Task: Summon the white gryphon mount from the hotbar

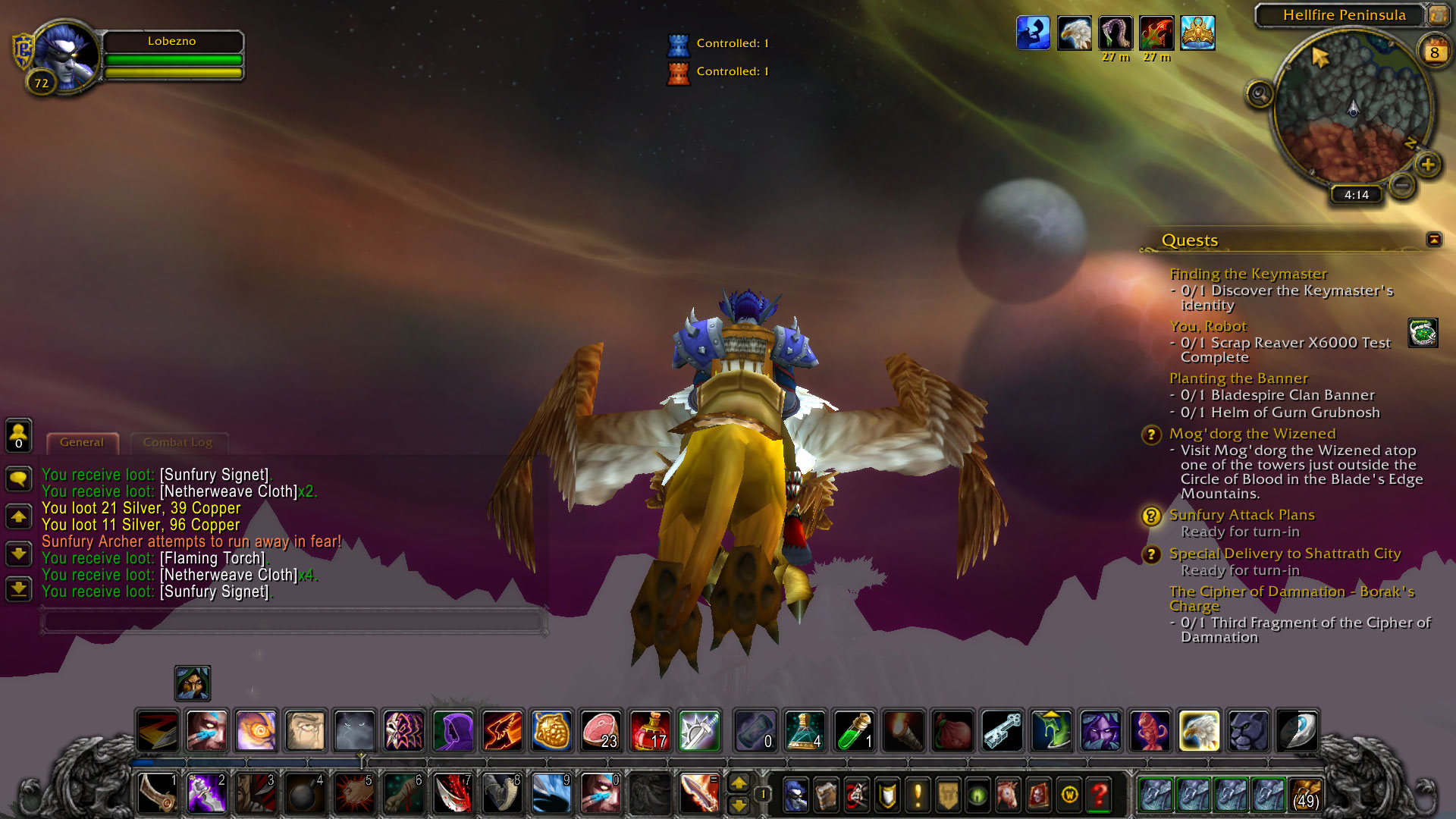Action: [1199, 730]
